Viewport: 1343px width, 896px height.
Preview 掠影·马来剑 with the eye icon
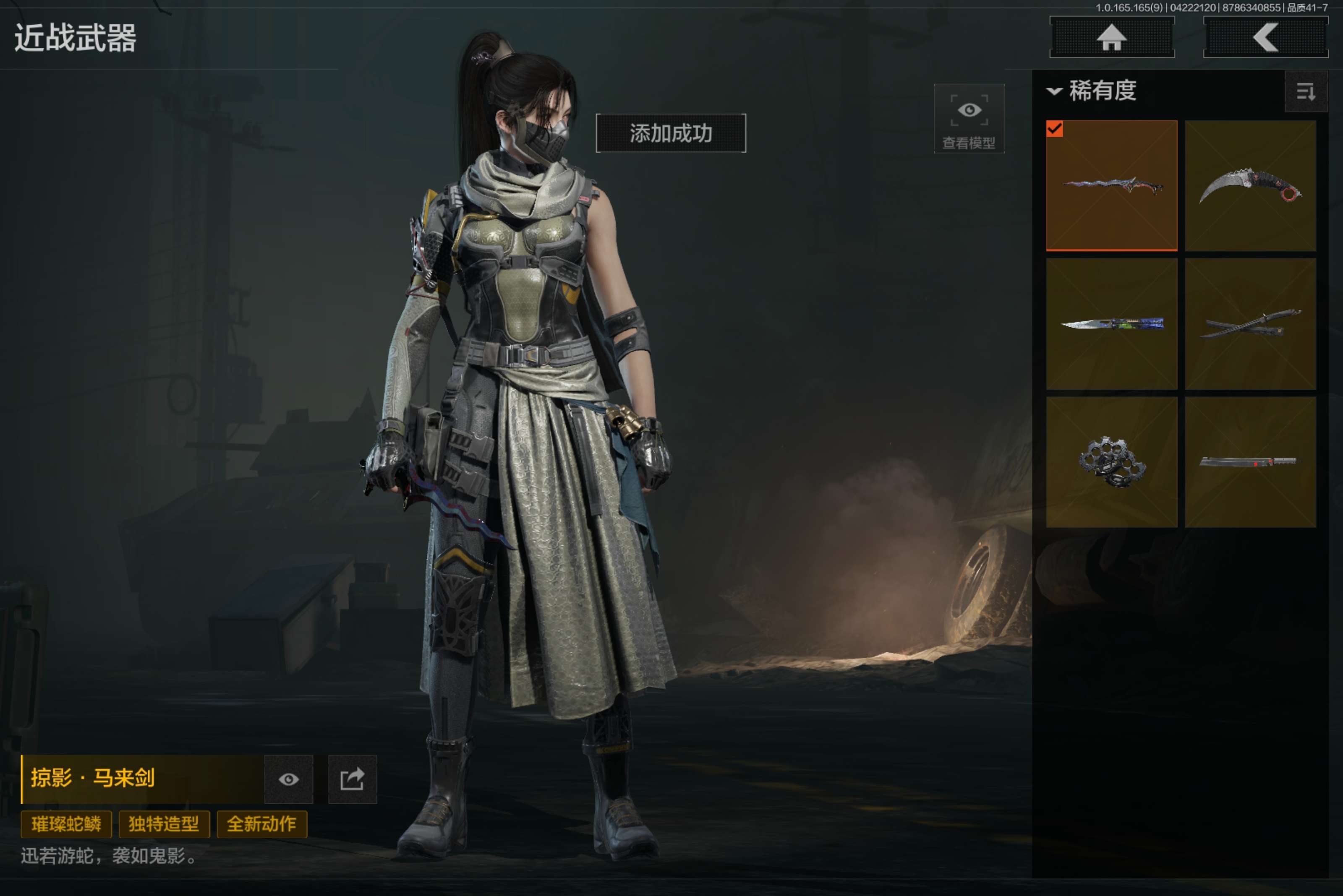click(x=289, y=779)
